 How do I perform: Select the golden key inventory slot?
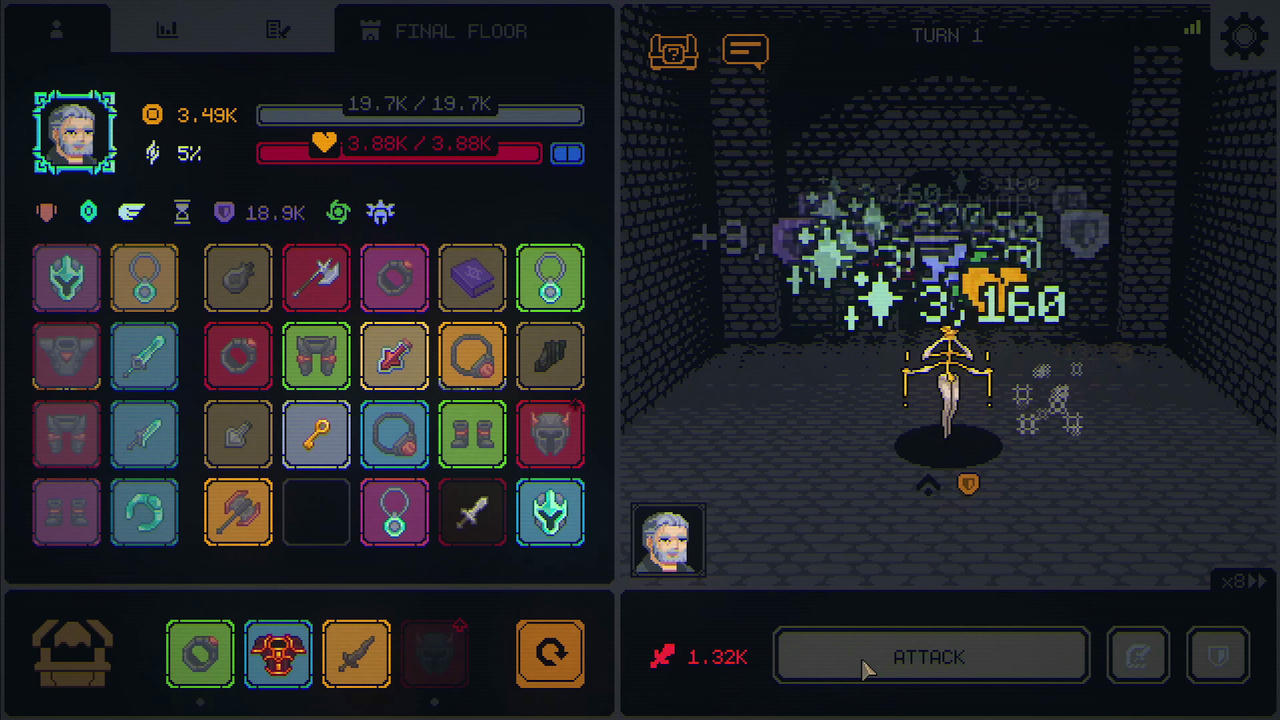pyautogui.click(x=316, y=435)
